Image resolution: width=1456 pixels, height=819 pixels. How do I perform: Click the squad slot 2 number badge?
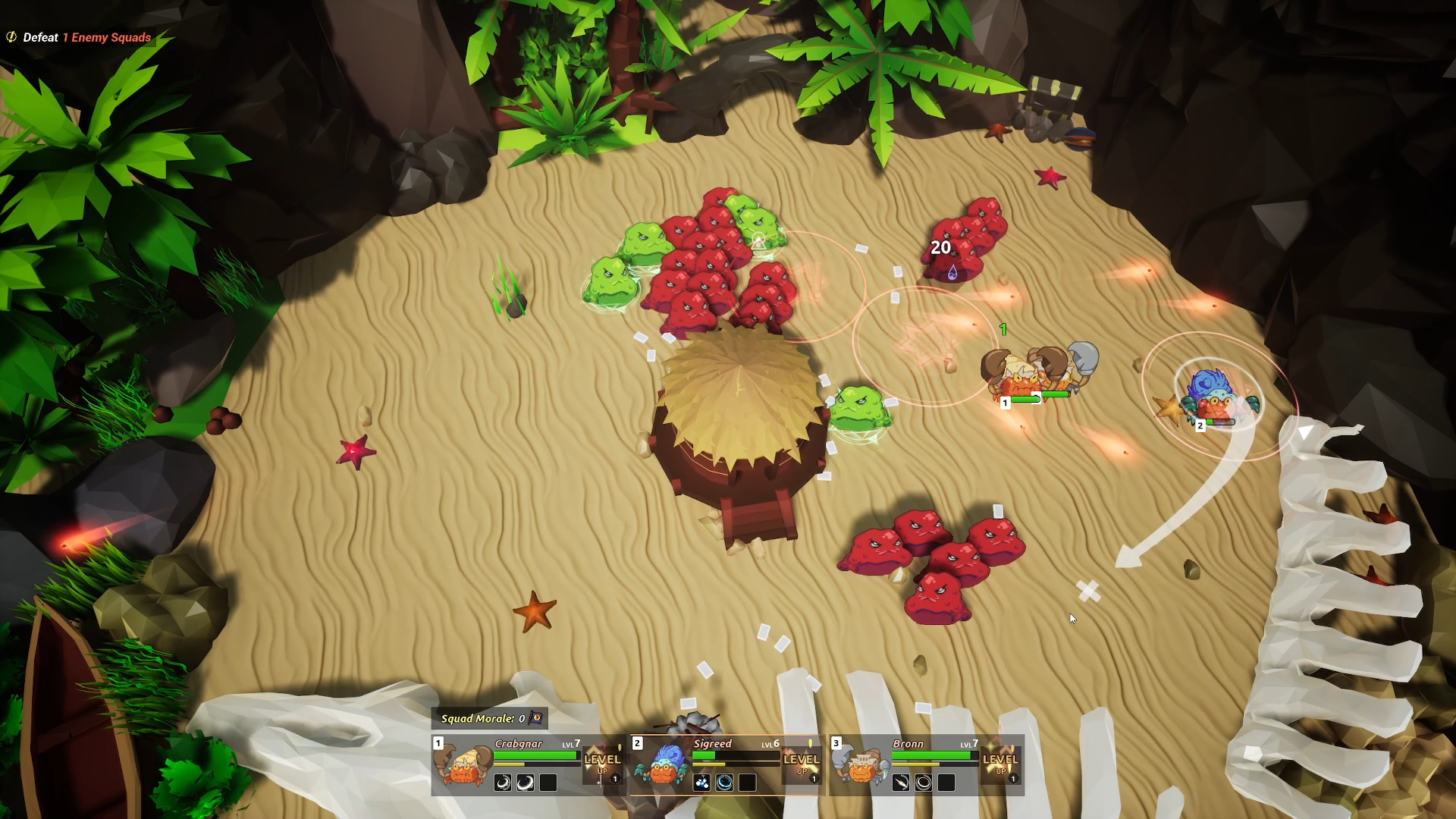coord(637,743)
